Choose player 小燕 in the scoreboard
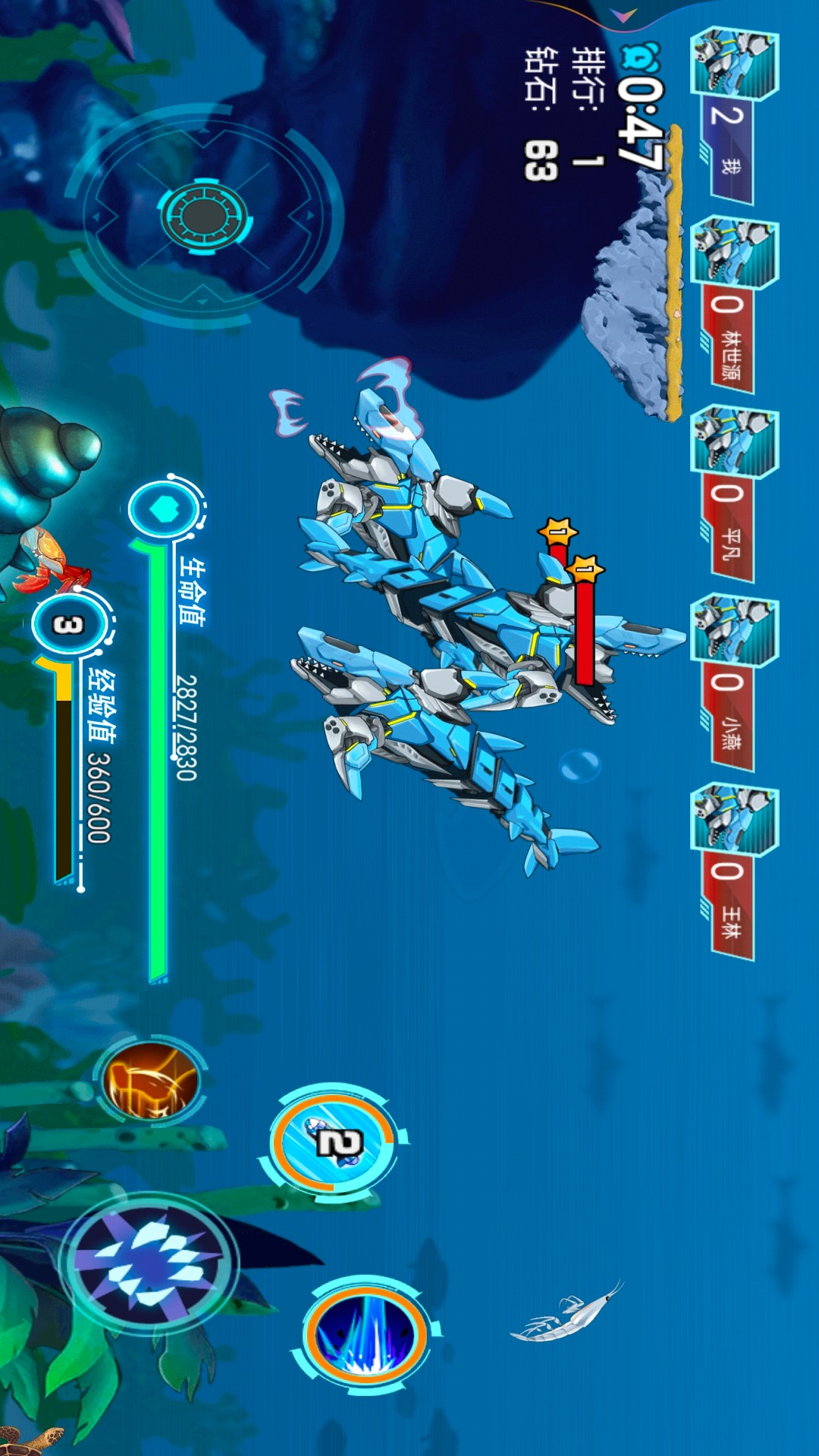Screen dimensions: 819x1456 point(732,682)
